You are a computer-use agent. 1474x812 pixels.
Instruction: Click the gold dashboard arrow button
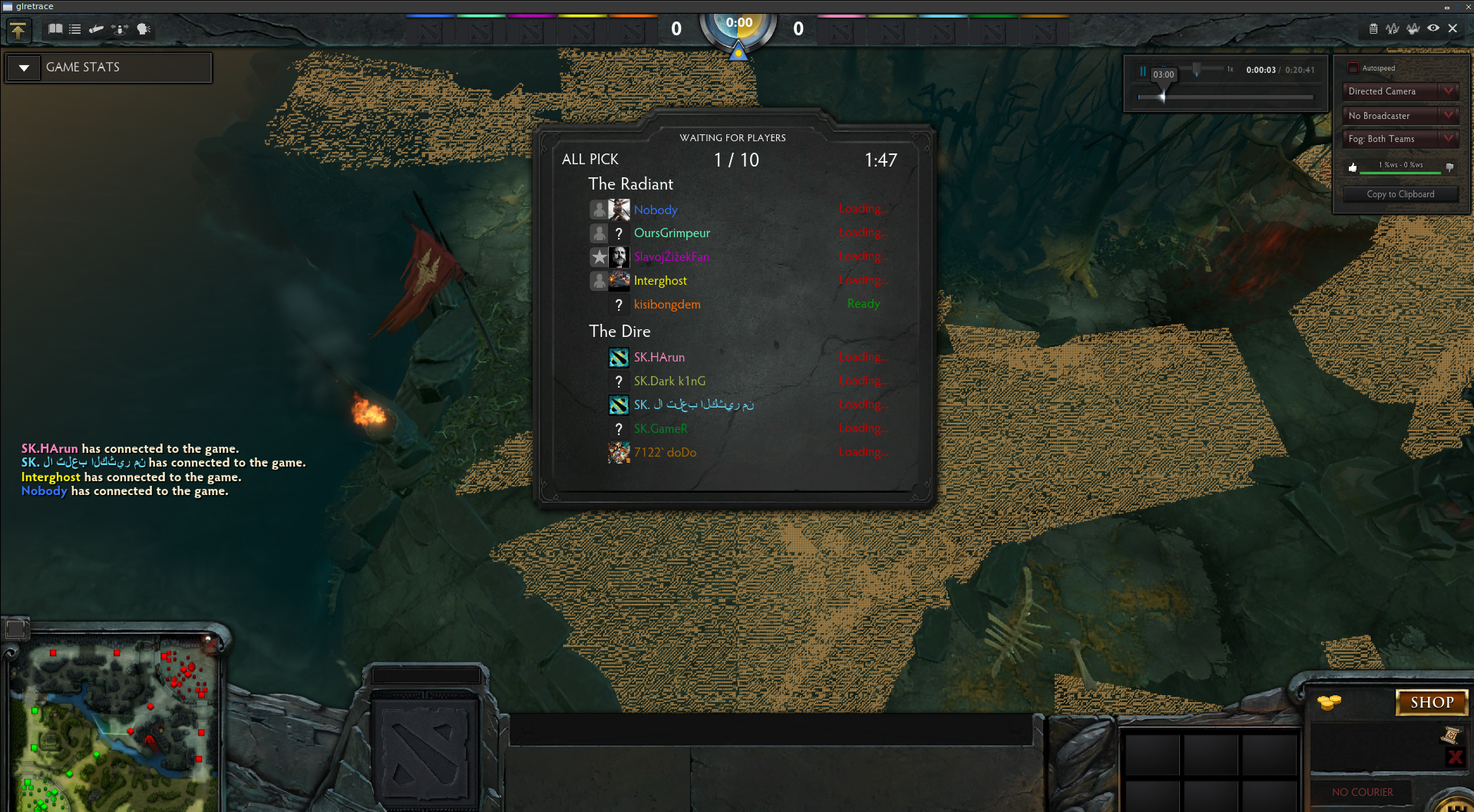pyautogui.click(x=18, y=31)
